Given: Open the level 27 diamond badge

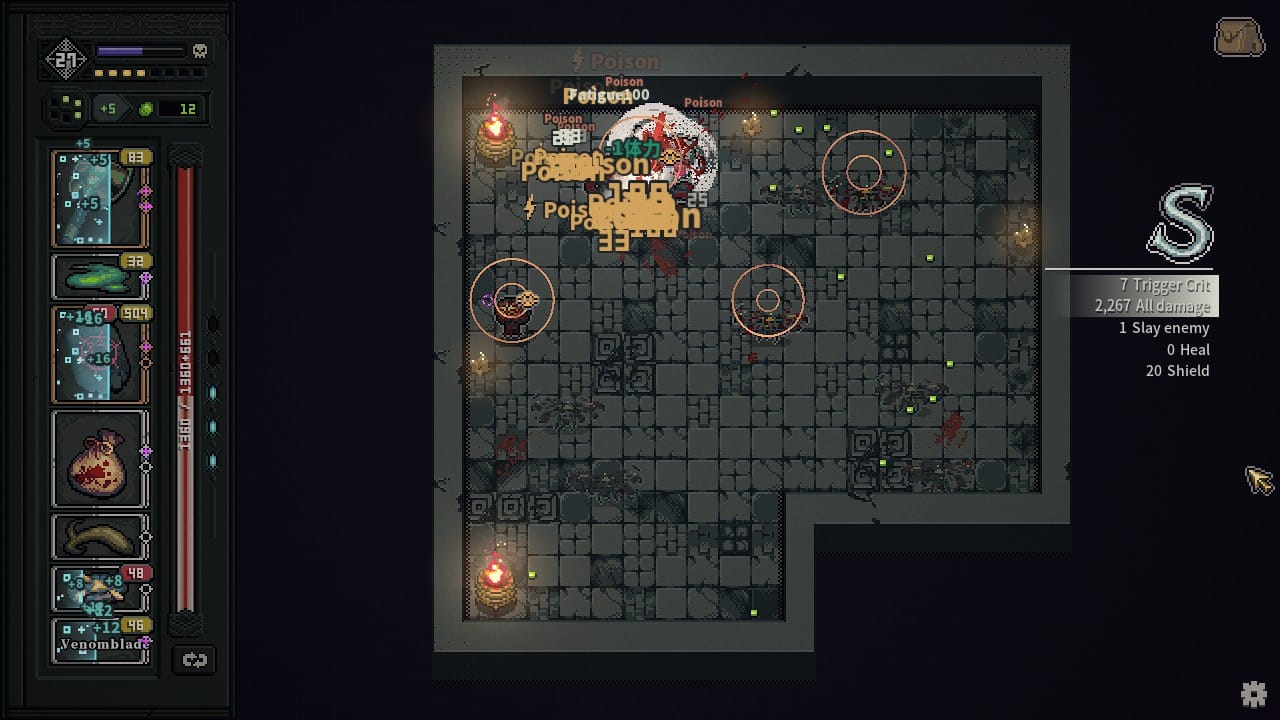Looking at the screenshot, I should [x=65, y=60].
